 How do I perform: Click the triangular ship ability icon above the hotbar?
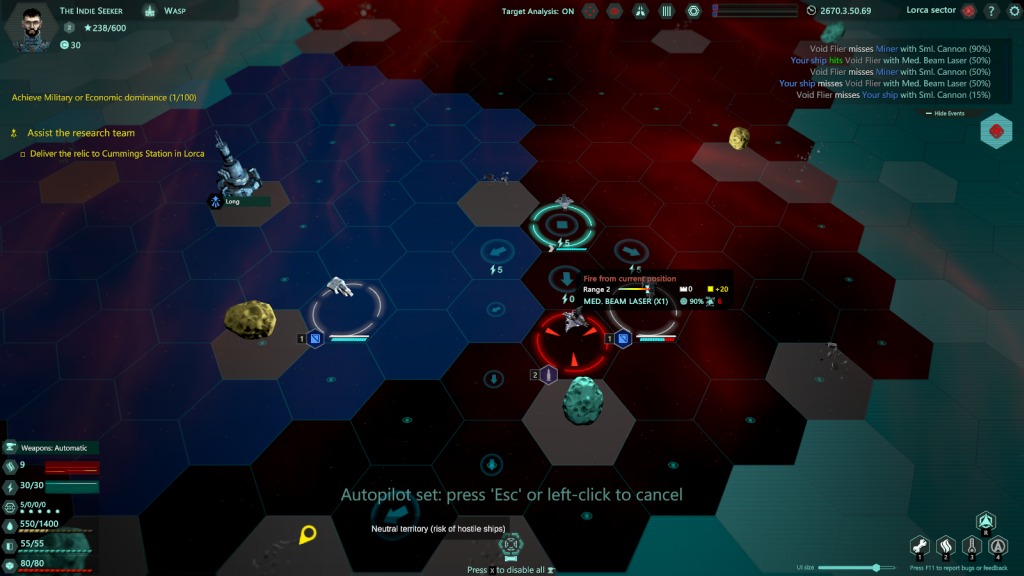(x=986, y=521)
